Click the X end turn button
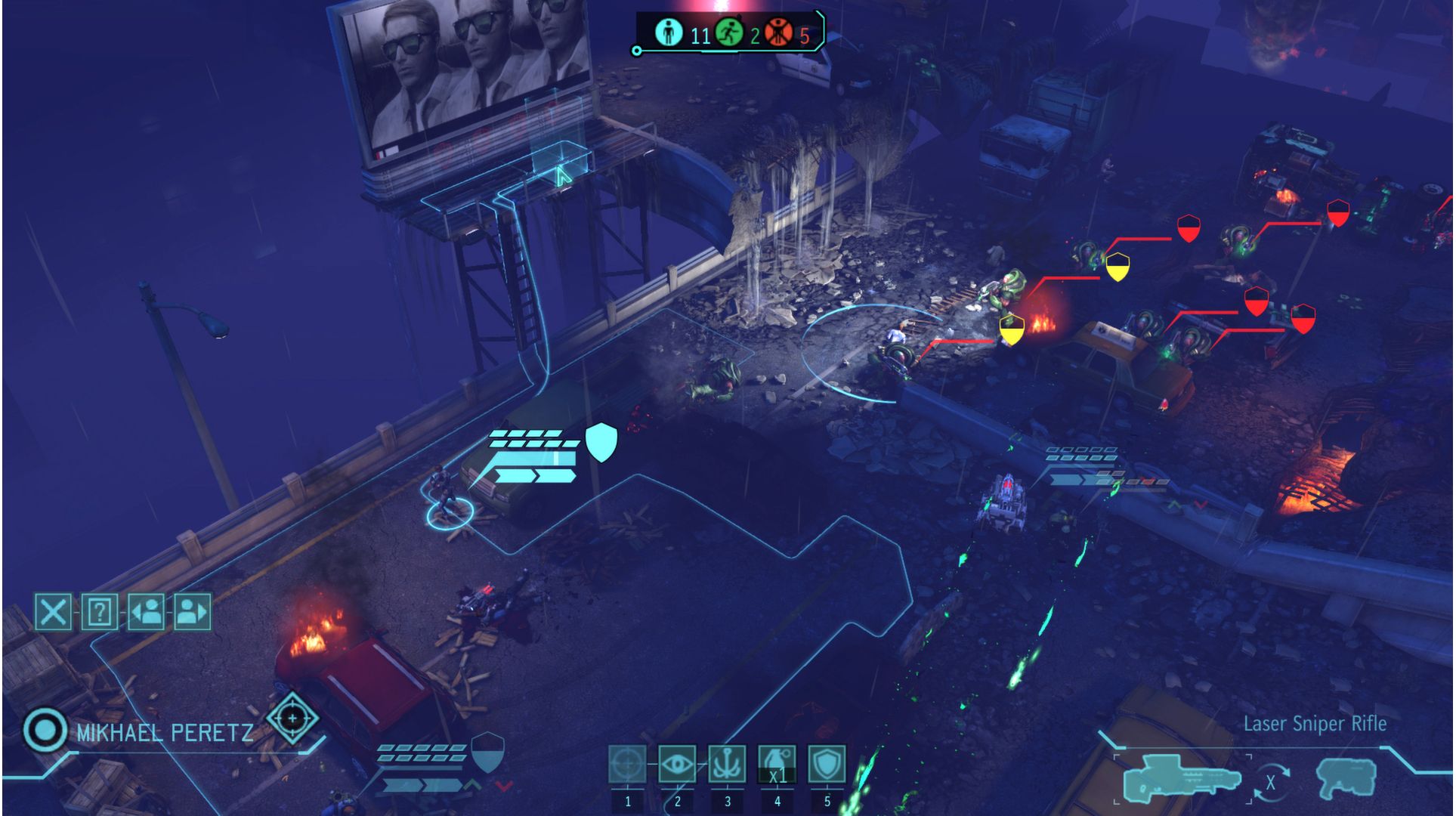 tap(53, 611)
